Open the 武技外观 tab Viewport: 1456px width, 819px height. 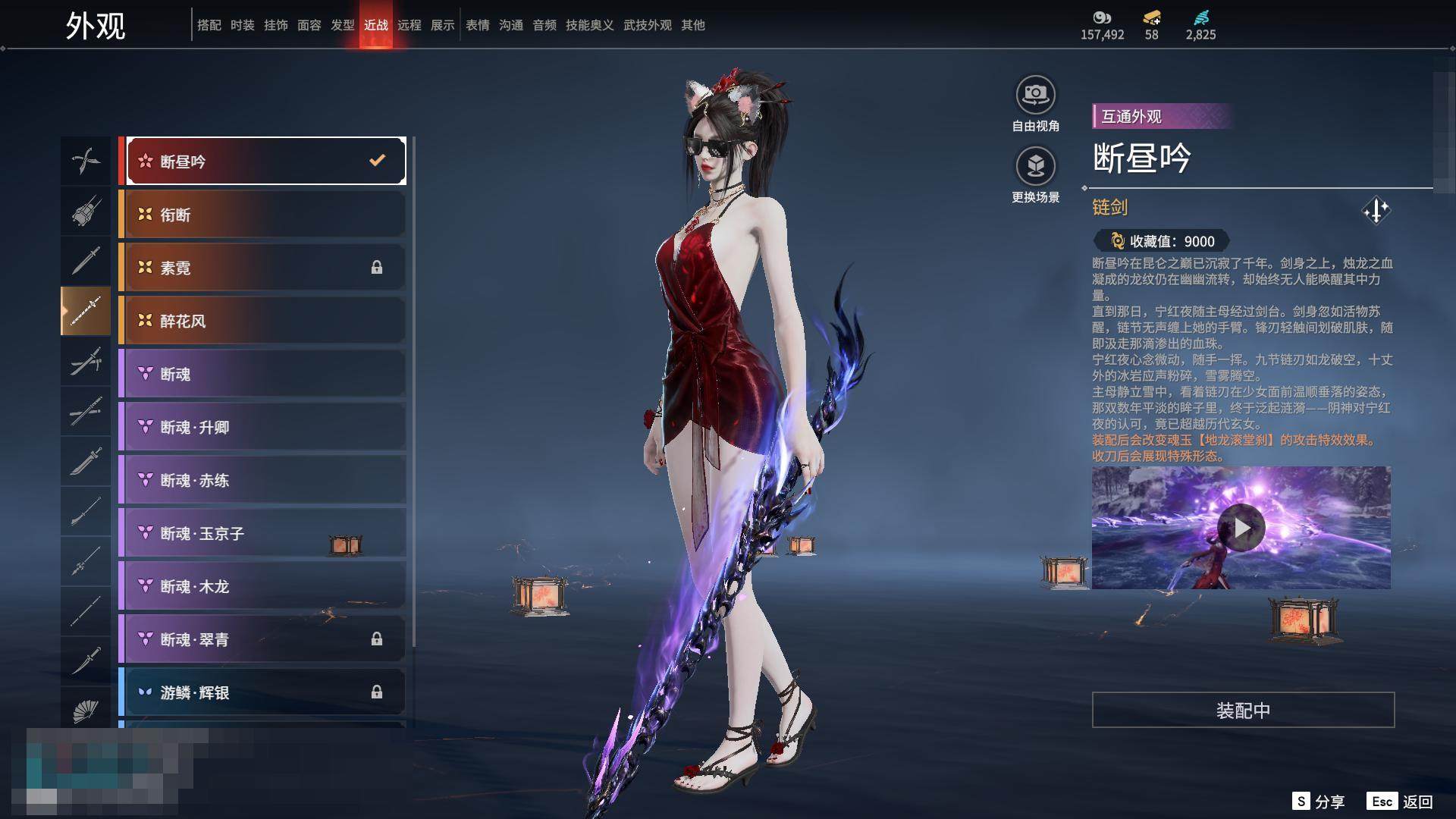click(x=648, y=25)
